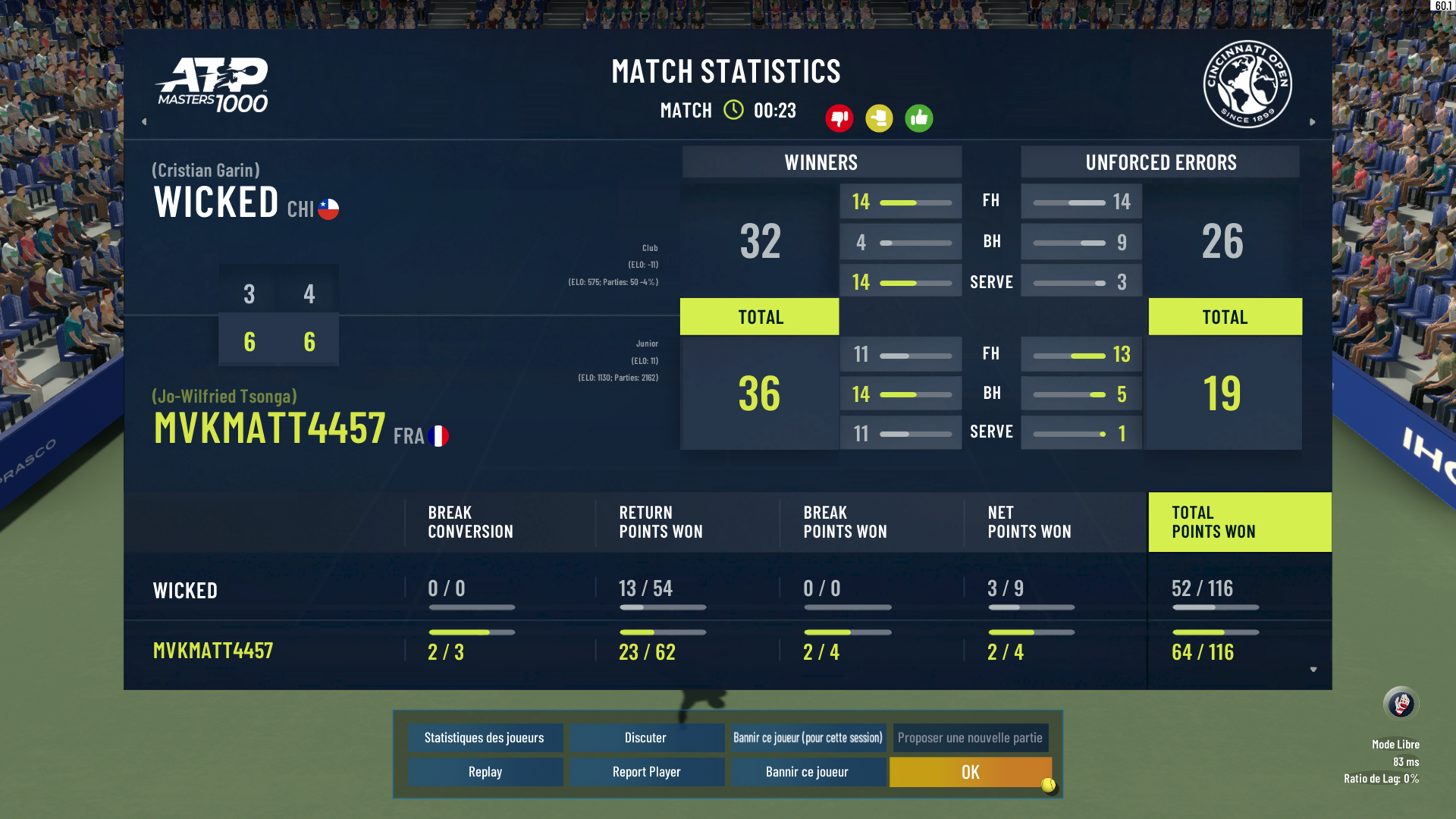Select the yellow middle rating icon
This screenshot has width=1456, height=819.
coord(879,118)
